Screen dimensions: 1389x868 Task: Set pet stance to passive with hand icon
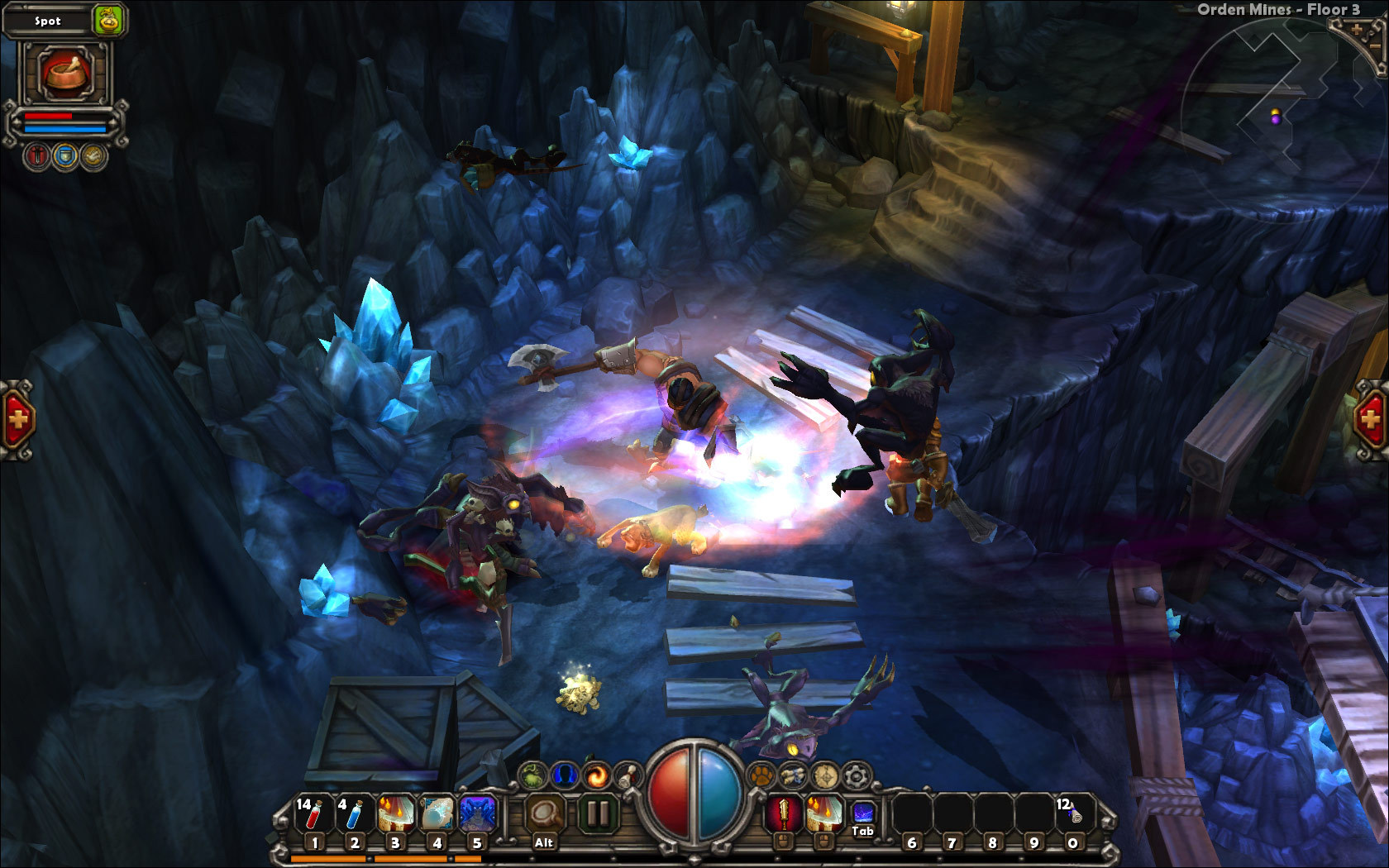click(93, 155)
